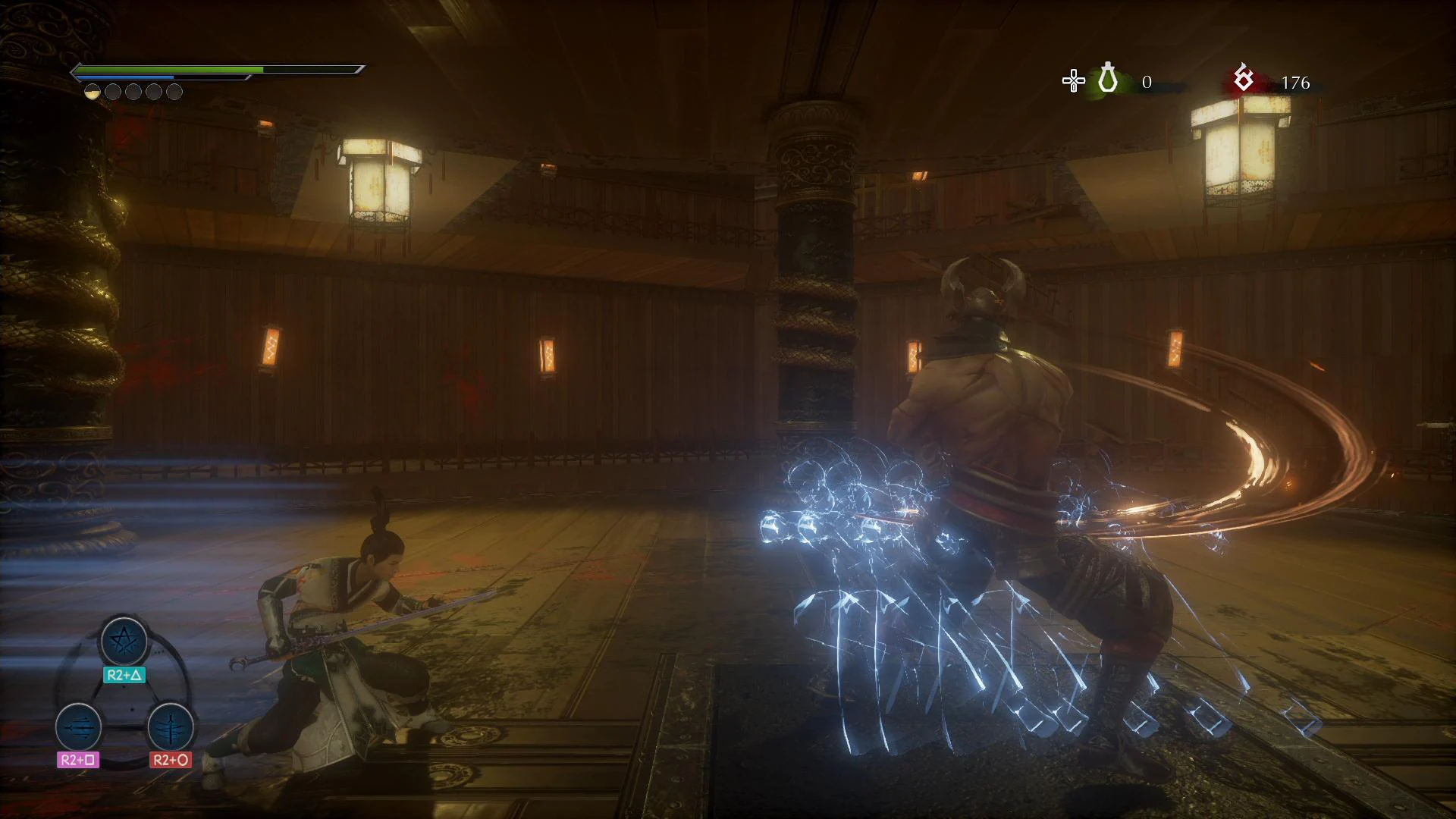Click the red currency emblem beside 176
This screenshot has height=819, width=1456.
1243,80
